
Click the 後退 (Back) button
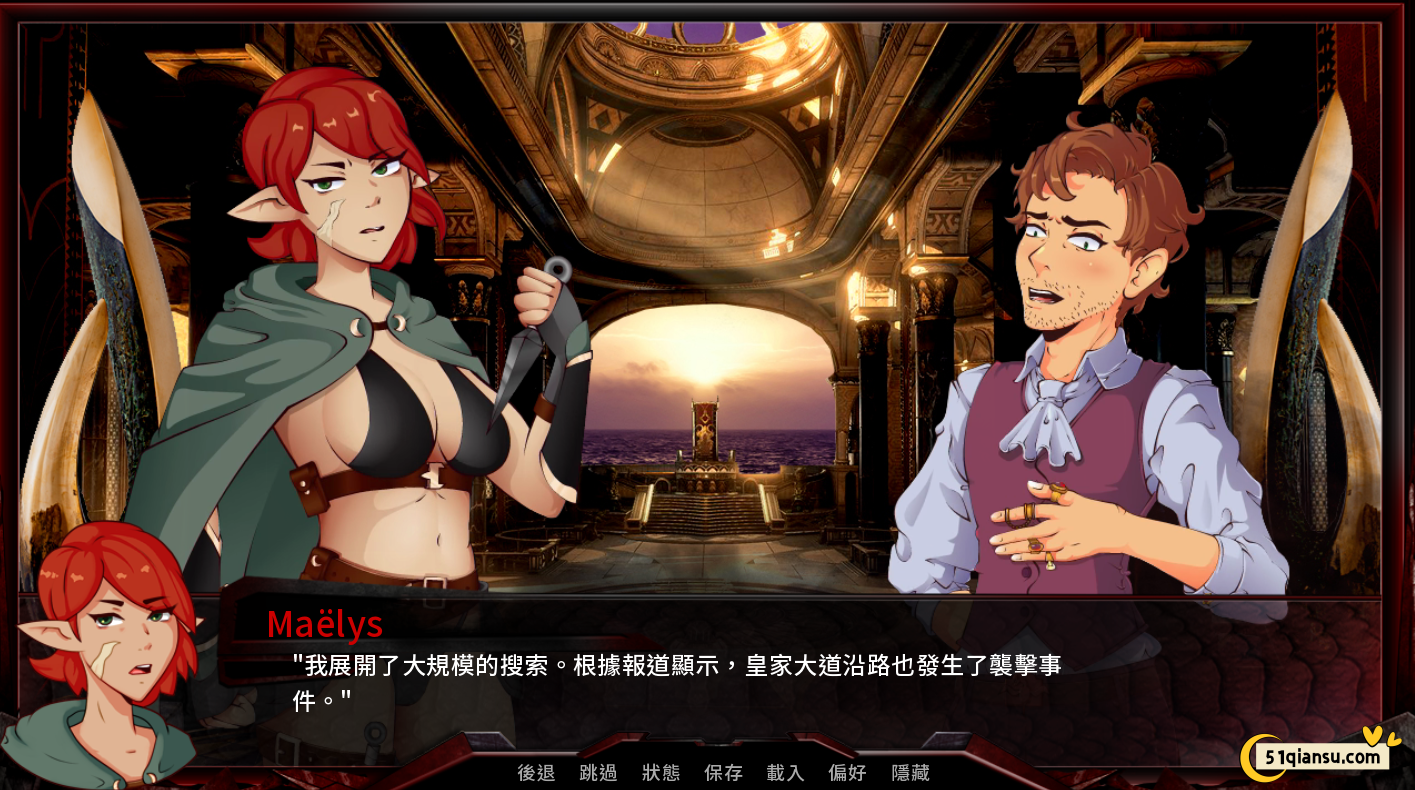(536, 773)
